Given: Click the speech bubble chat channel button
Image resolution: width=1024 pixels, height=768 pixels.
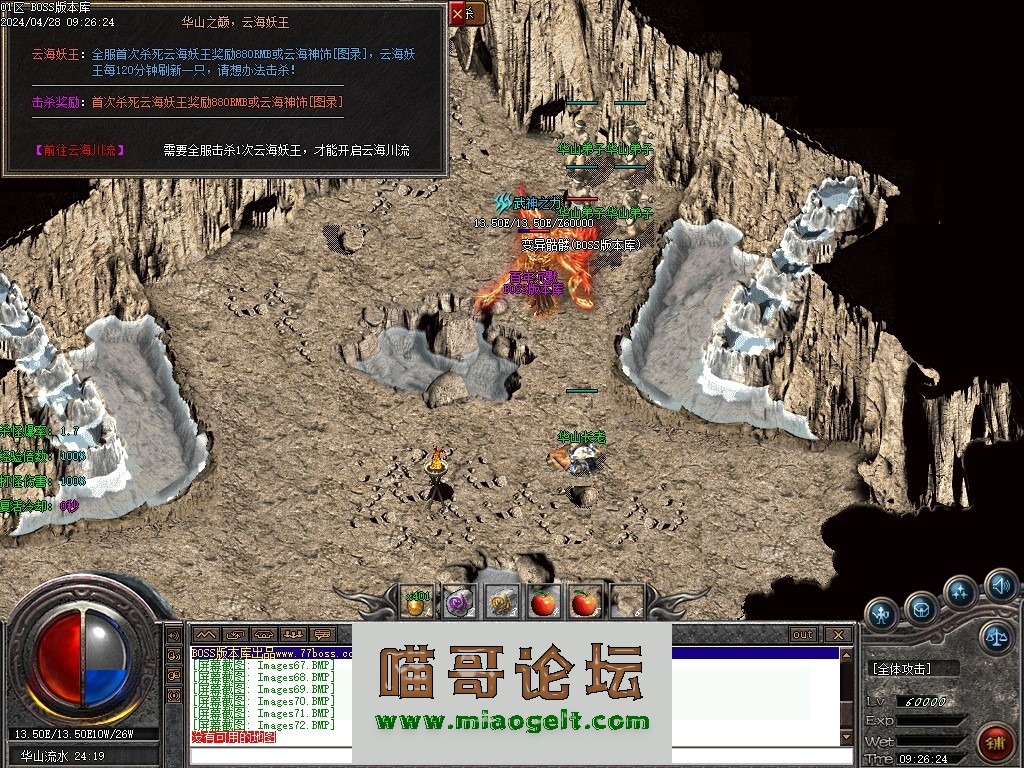Looking at the screenshot, I should (321, 635).
